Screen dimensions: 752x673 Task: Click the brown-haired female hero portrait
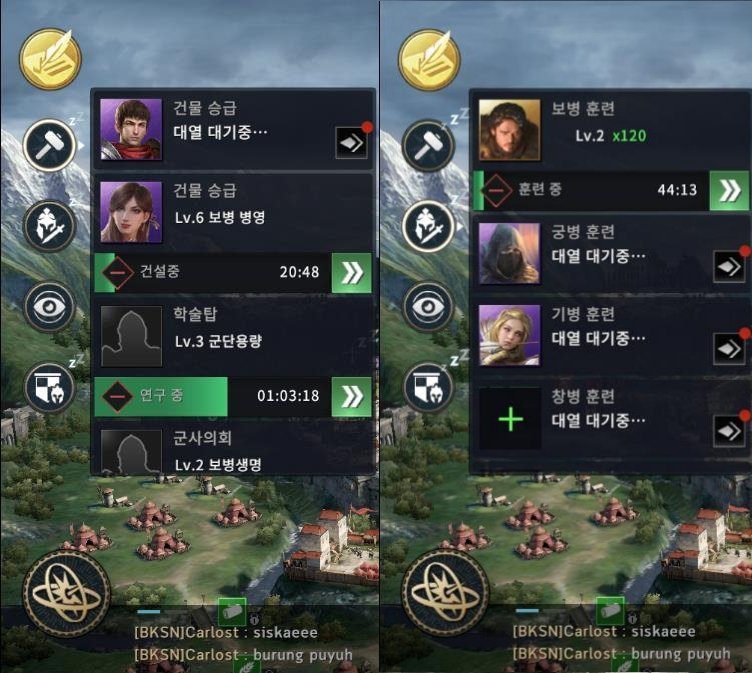[x=131, y=212]
